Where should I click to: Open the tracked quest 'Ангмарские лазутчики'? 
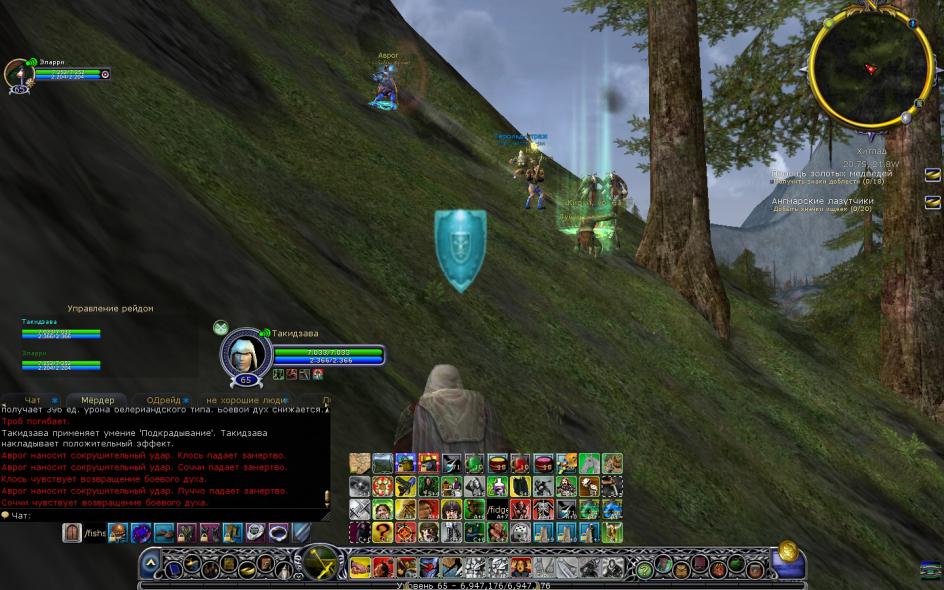pos(822,201)
